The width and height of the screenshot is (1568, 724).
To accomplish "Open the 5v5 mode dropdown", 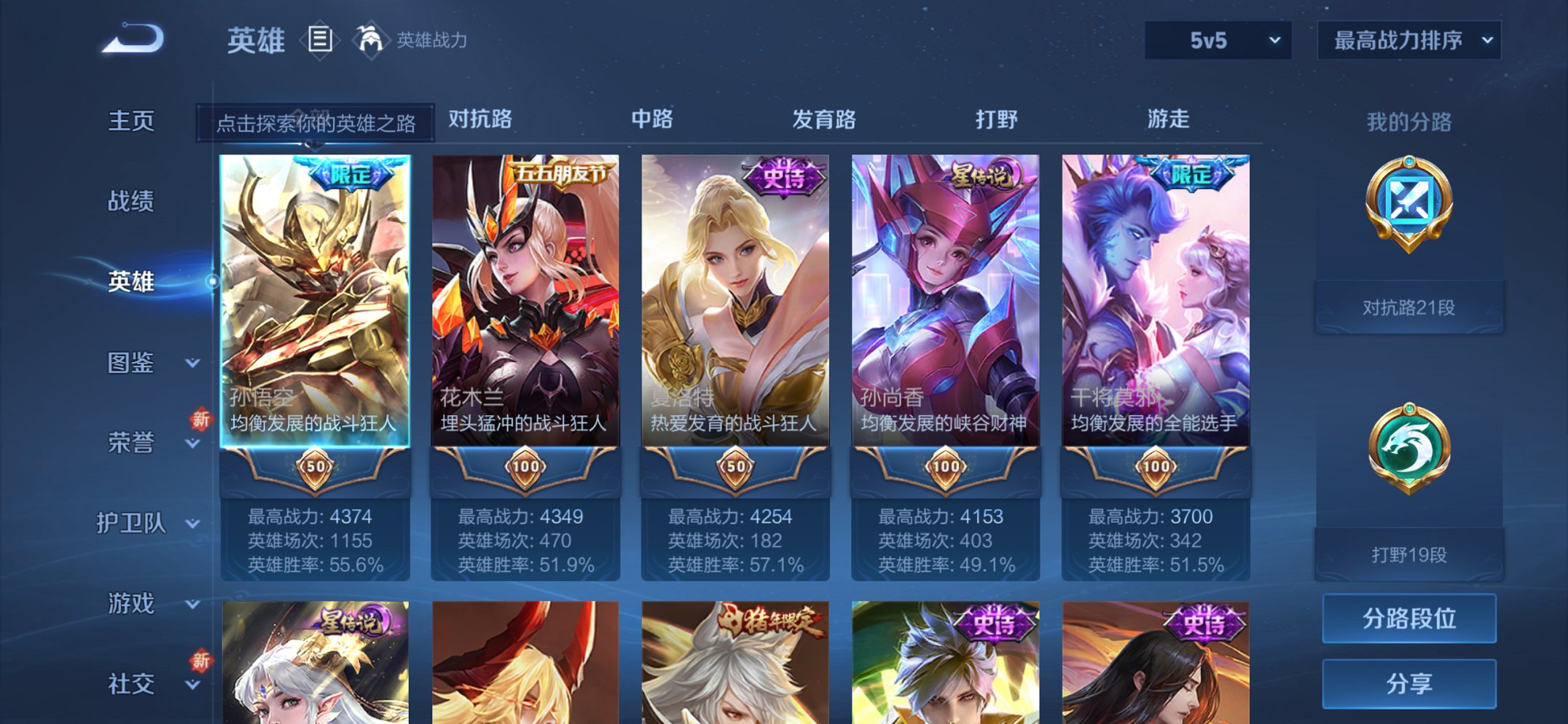I will [1217, 41].
